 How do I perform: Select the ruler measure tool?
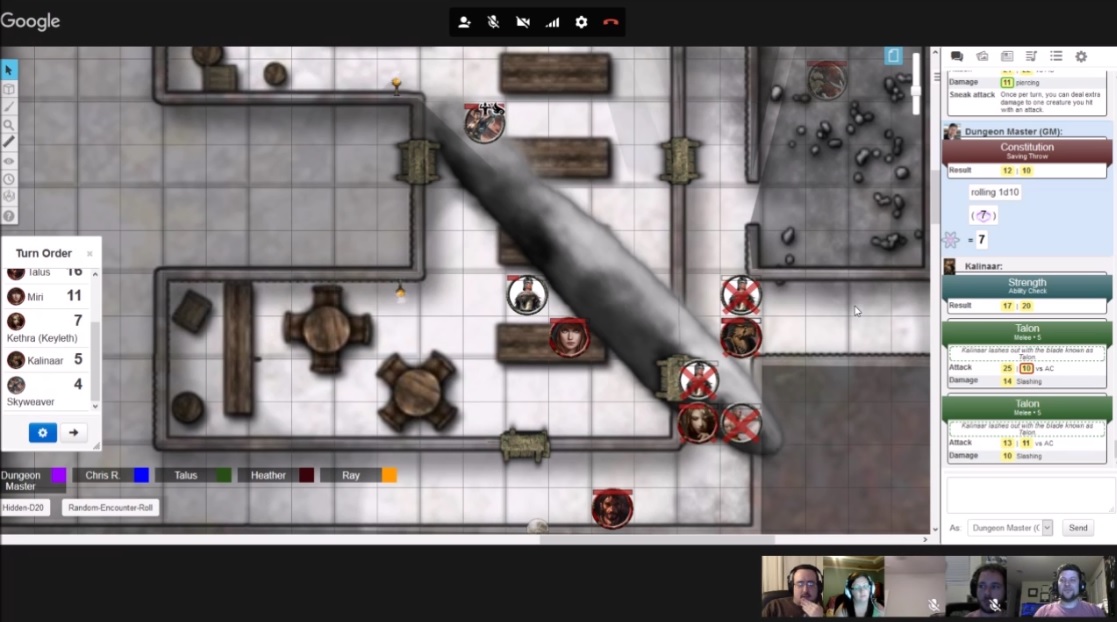pyautogui.click(x=9, y=142)
